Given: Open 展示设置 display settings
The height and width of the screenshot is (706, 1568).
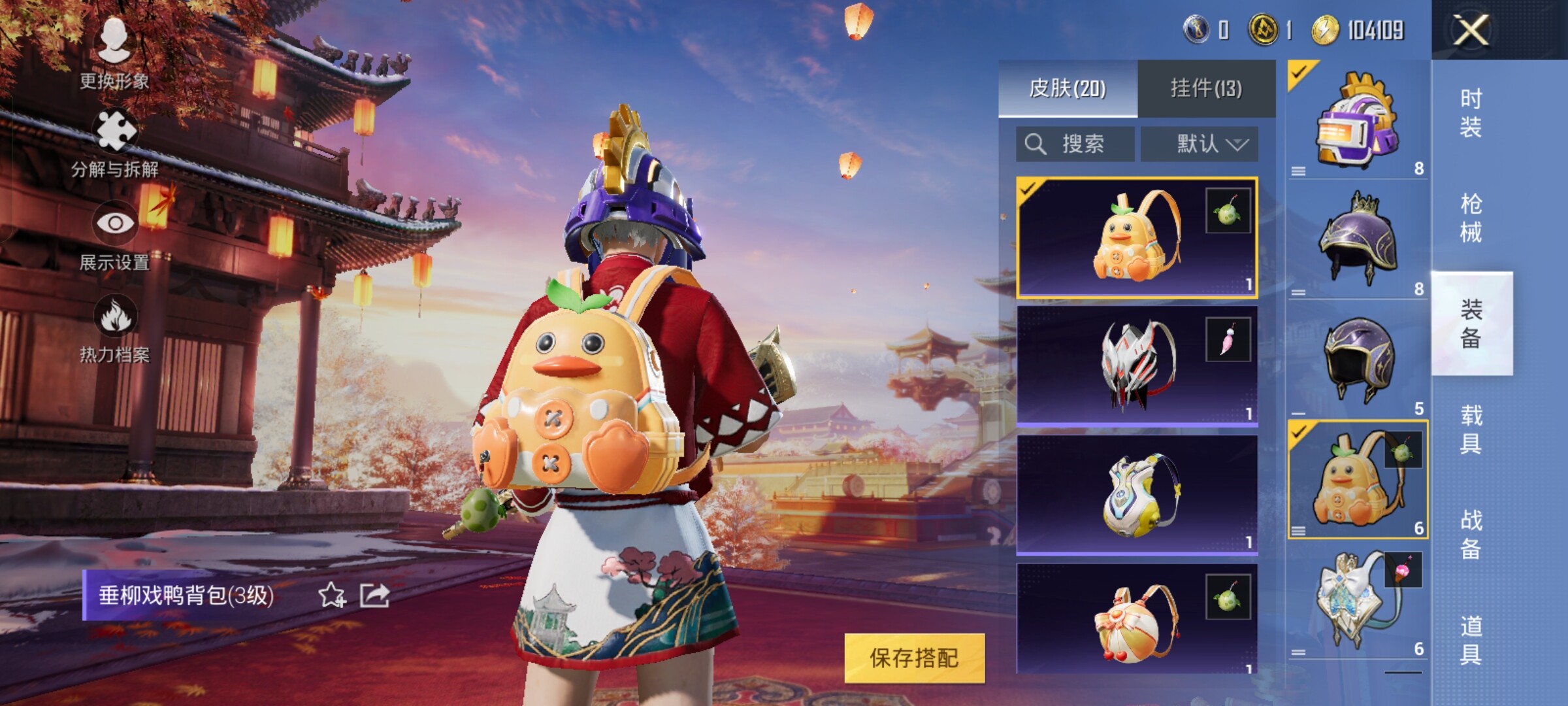Looking at the screenshot, I should pyautogui.click(x=115, y=237).
